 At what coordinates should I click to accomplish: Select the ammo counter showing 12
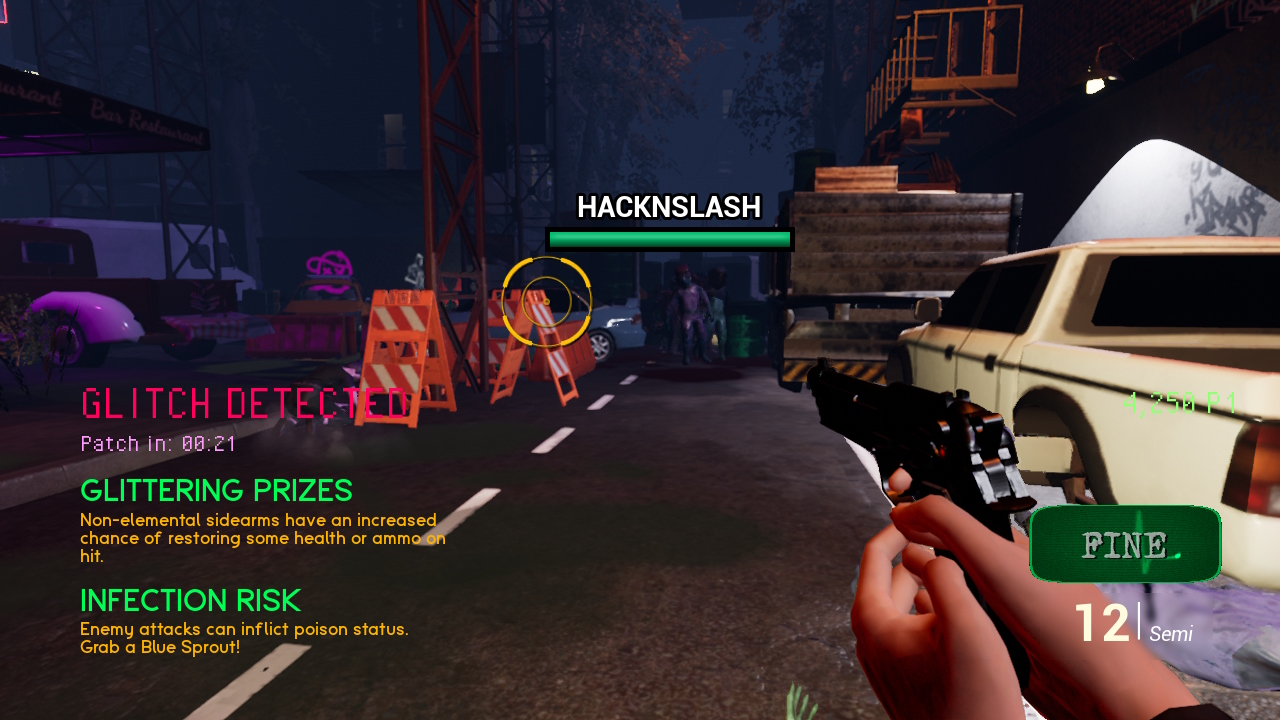click(x=1103, y=622)
